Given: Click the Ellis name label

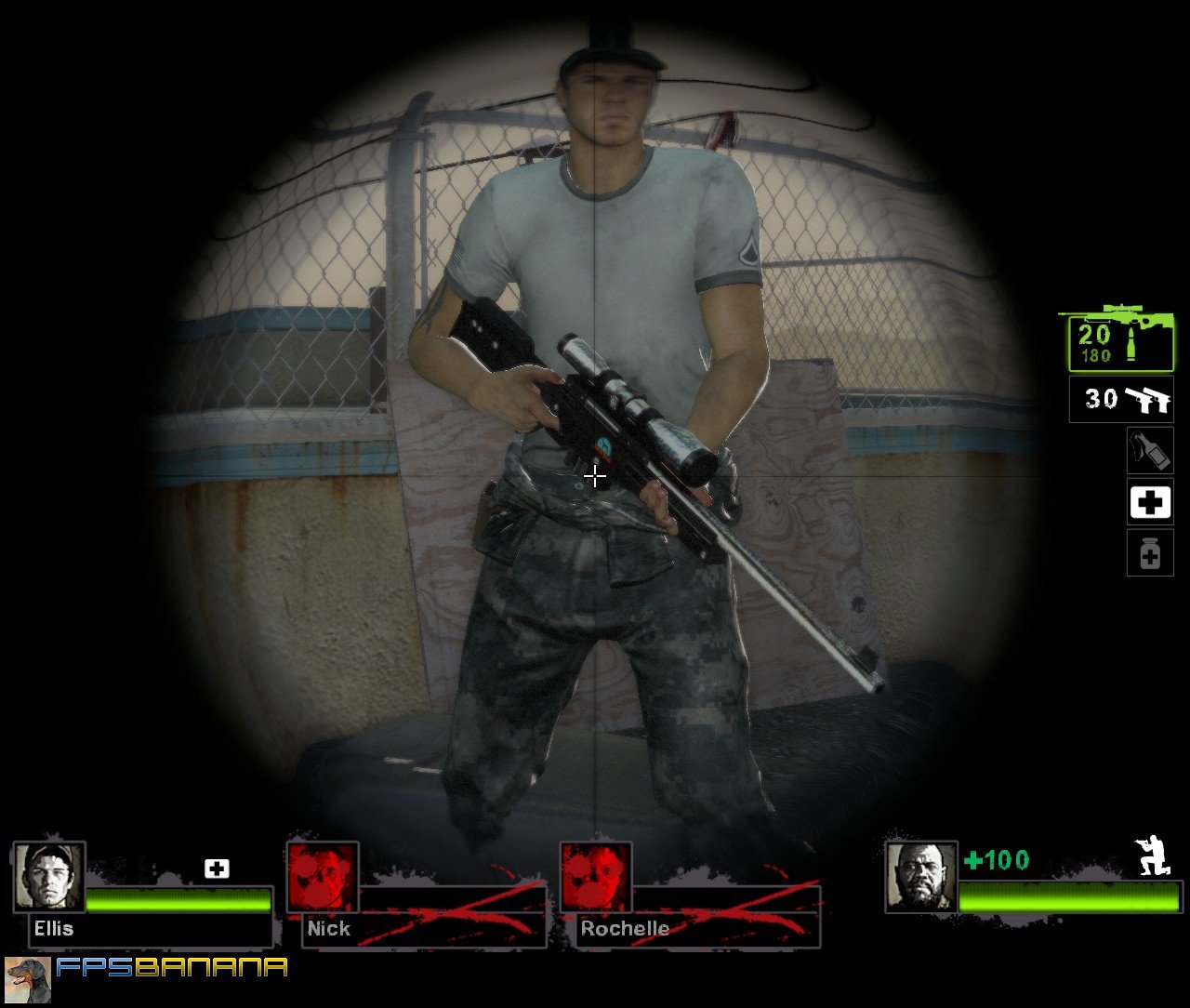Looking at the screenshot, I should (51, 928).
